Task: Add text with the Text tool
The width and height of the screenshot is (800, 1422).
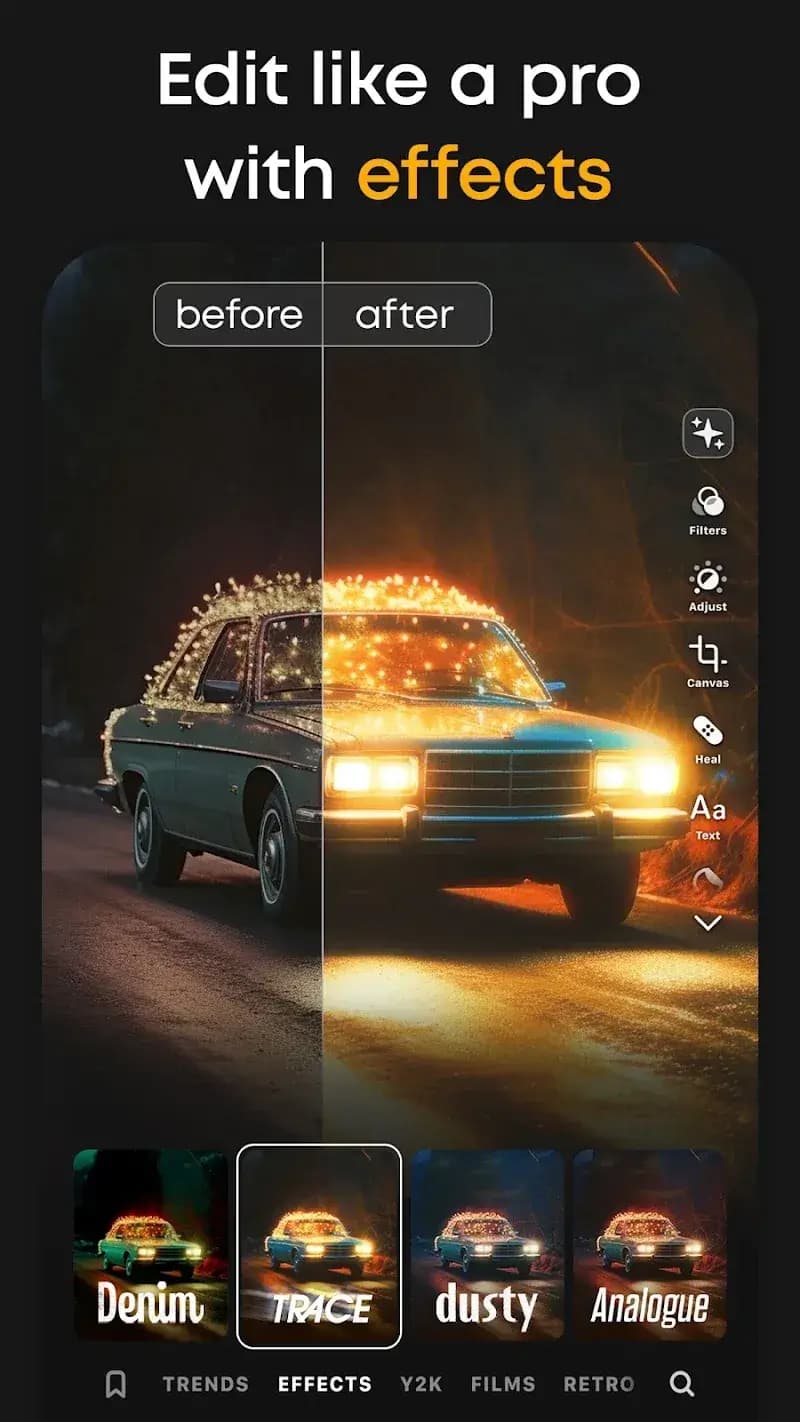Action: (708, 813)
